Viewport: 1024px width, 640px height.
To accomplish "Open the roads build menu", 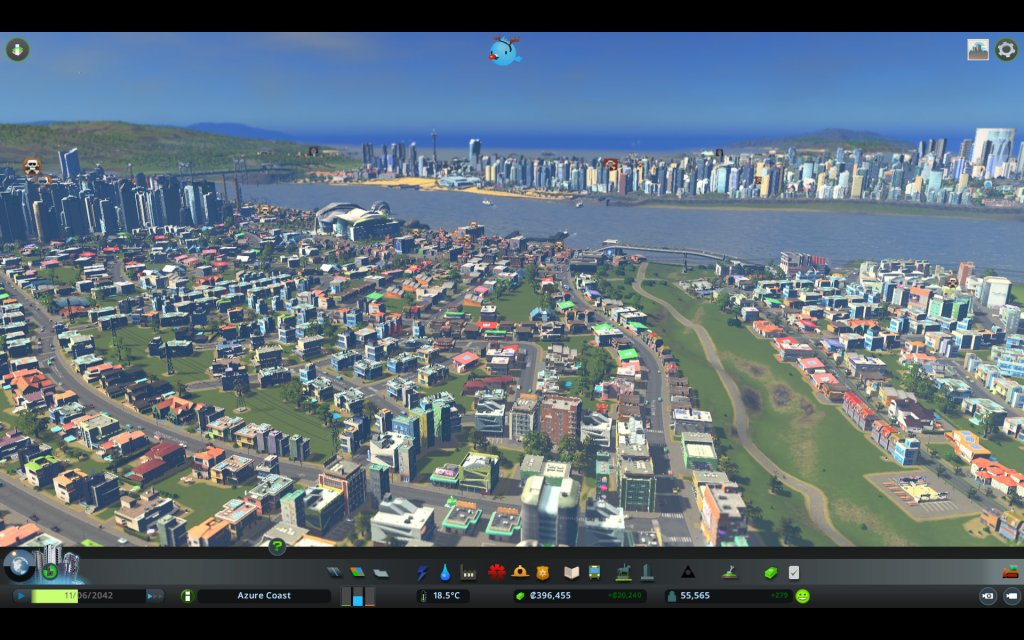I will pyautogui.click(x=334, y=573).
